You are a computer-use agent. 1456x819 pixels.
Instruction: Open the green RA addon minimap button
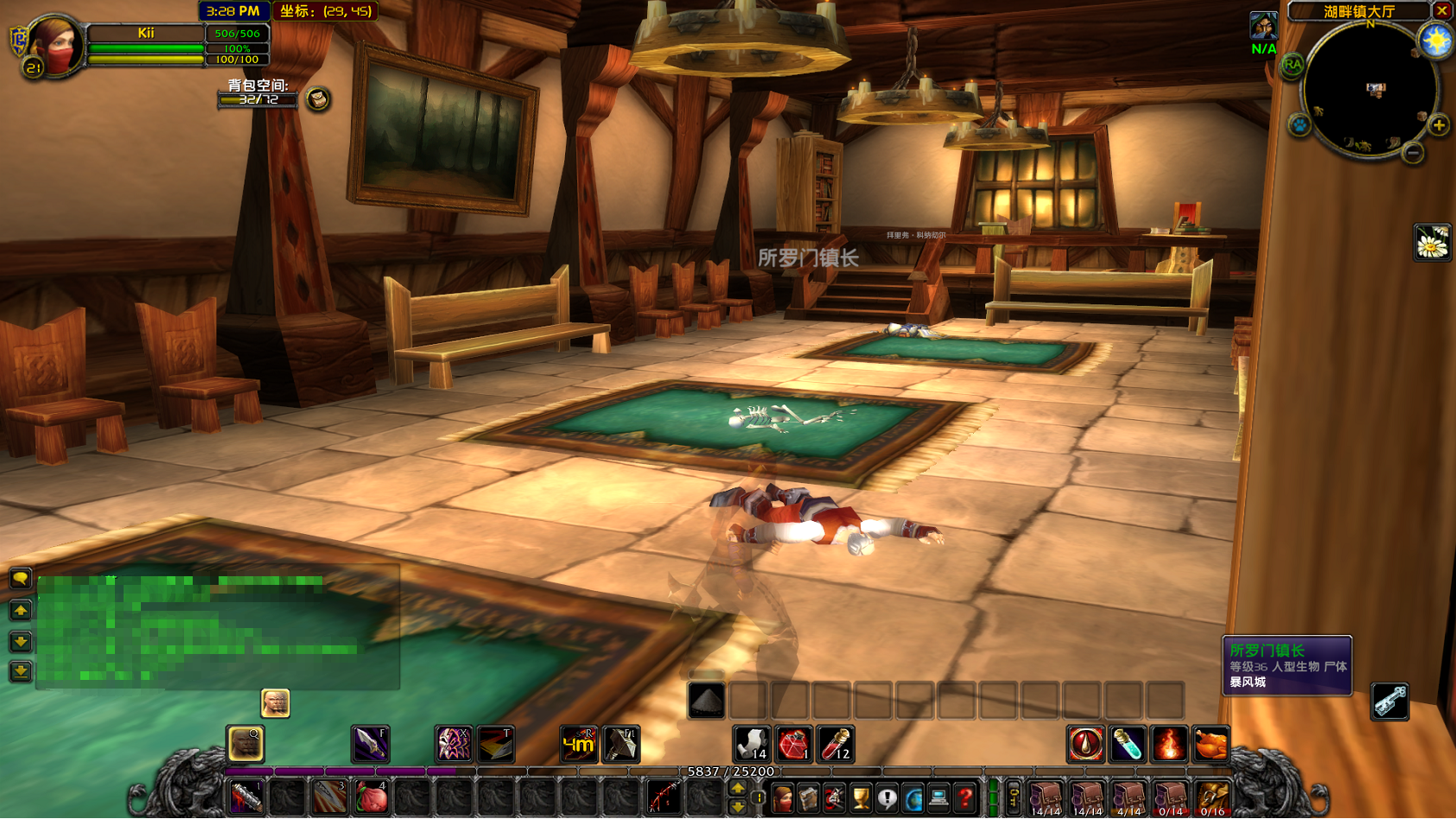(1293, 65)
